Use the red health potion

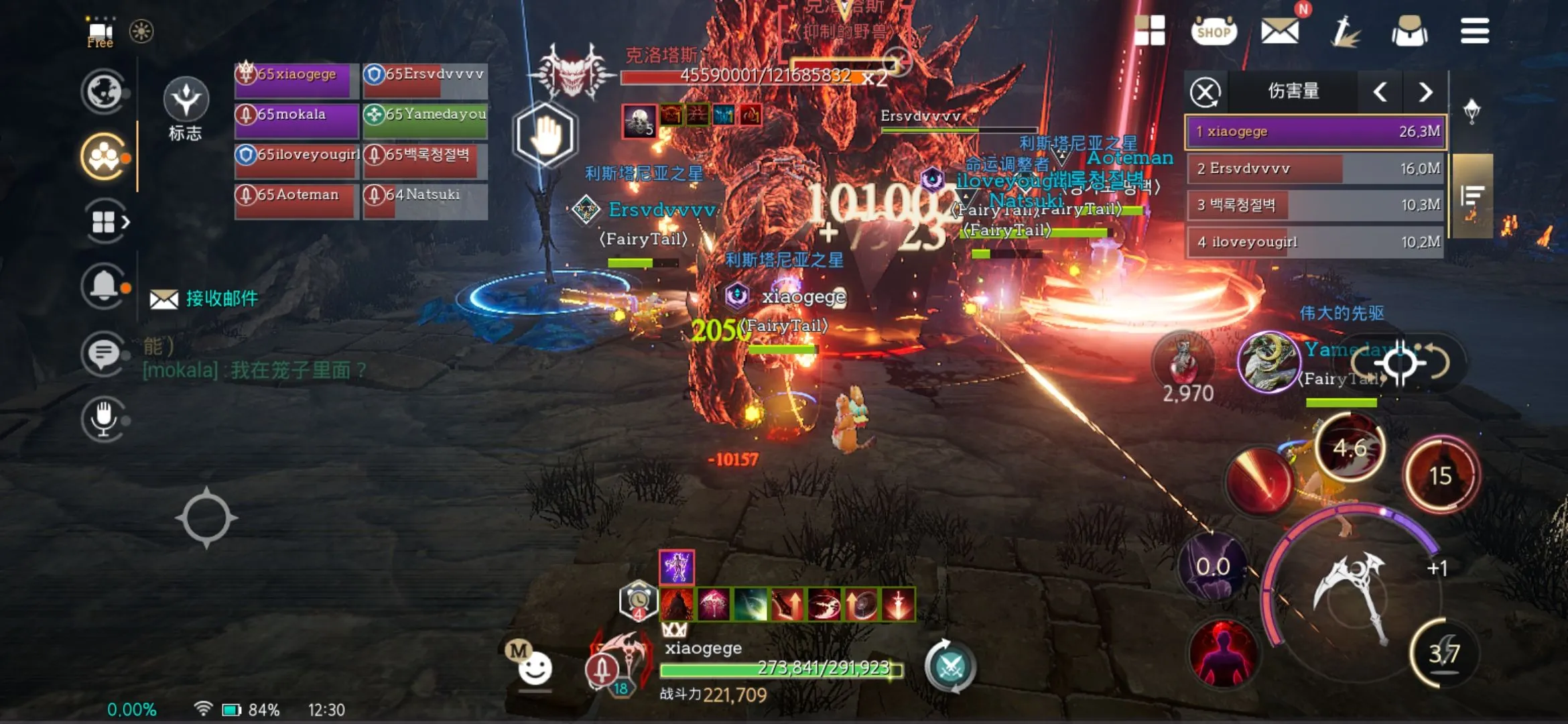1183,362
